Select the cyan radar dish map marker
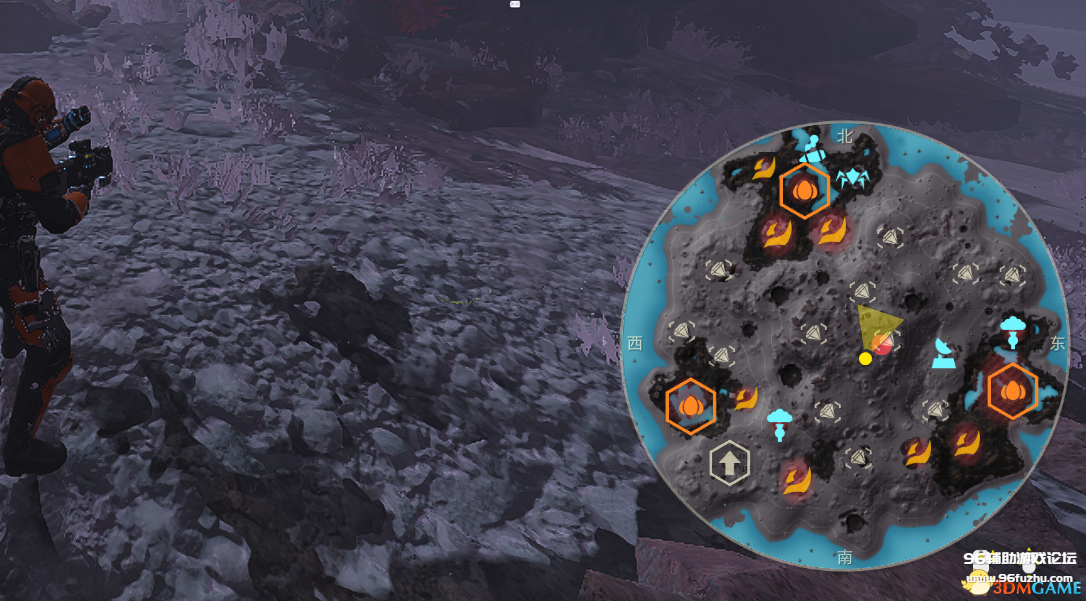Image resolution: width=1086 pixels, height=601 pixels. coord(943,352)
